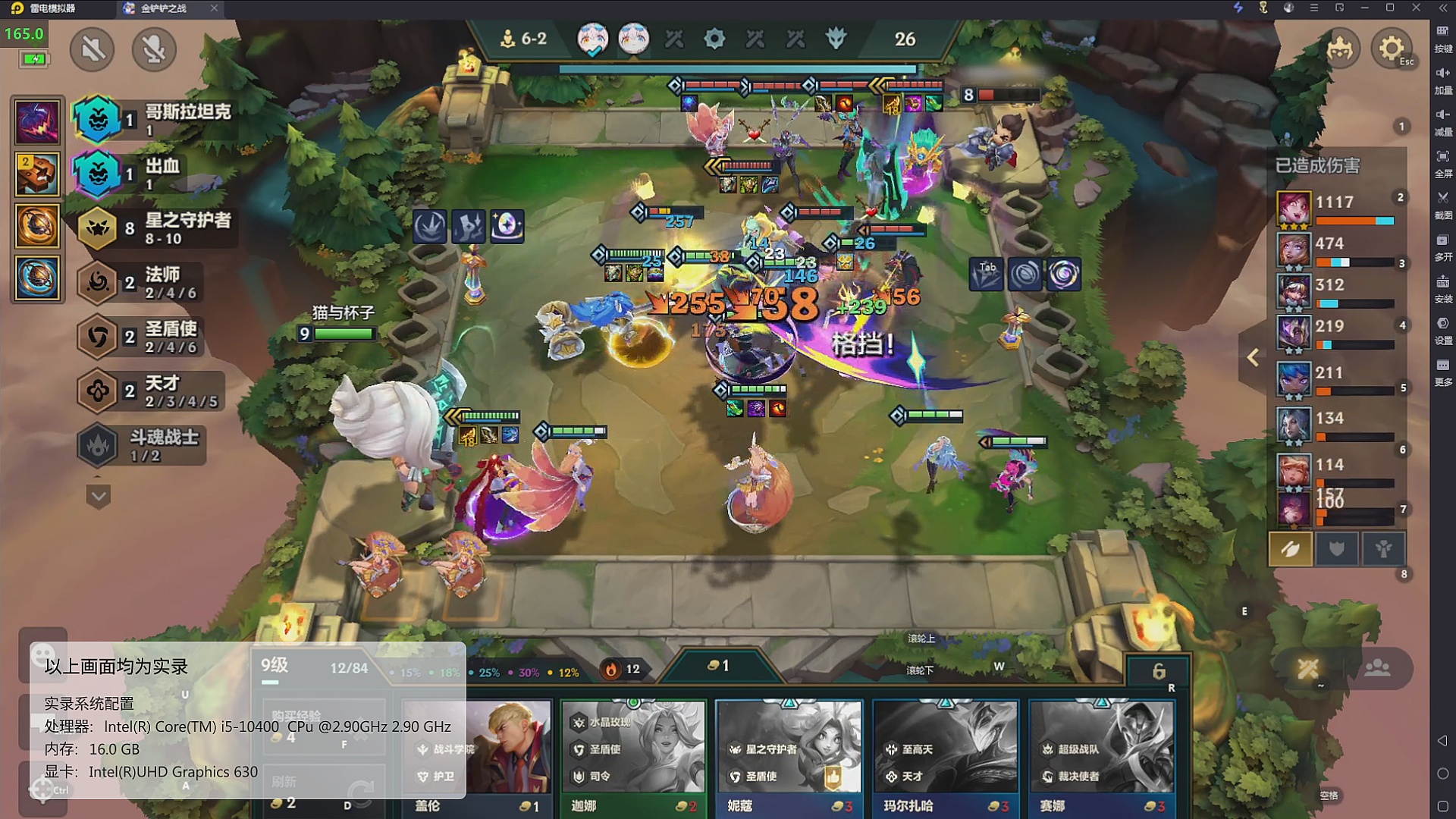Switch to the healing stats tab

[1383, 548]
